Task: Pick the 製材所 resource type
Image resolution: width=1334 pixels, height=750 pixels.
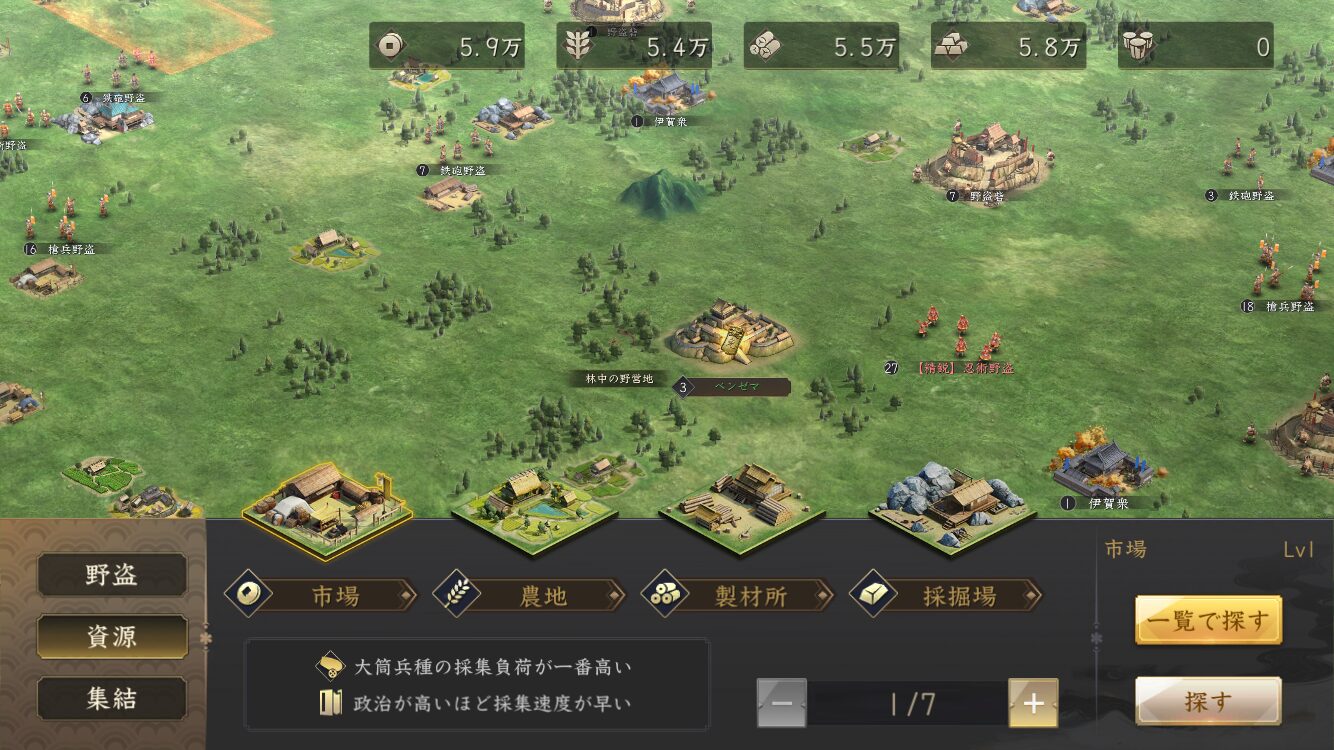Action: coord(738,596)
